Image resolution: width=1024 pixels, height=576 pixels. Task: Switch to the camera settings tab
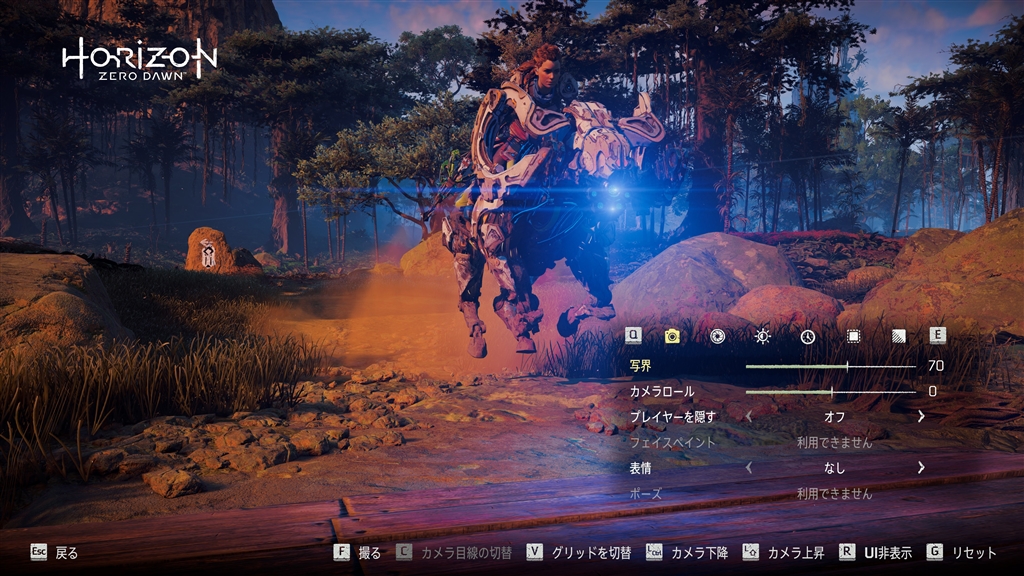click(x=672, y=336)
